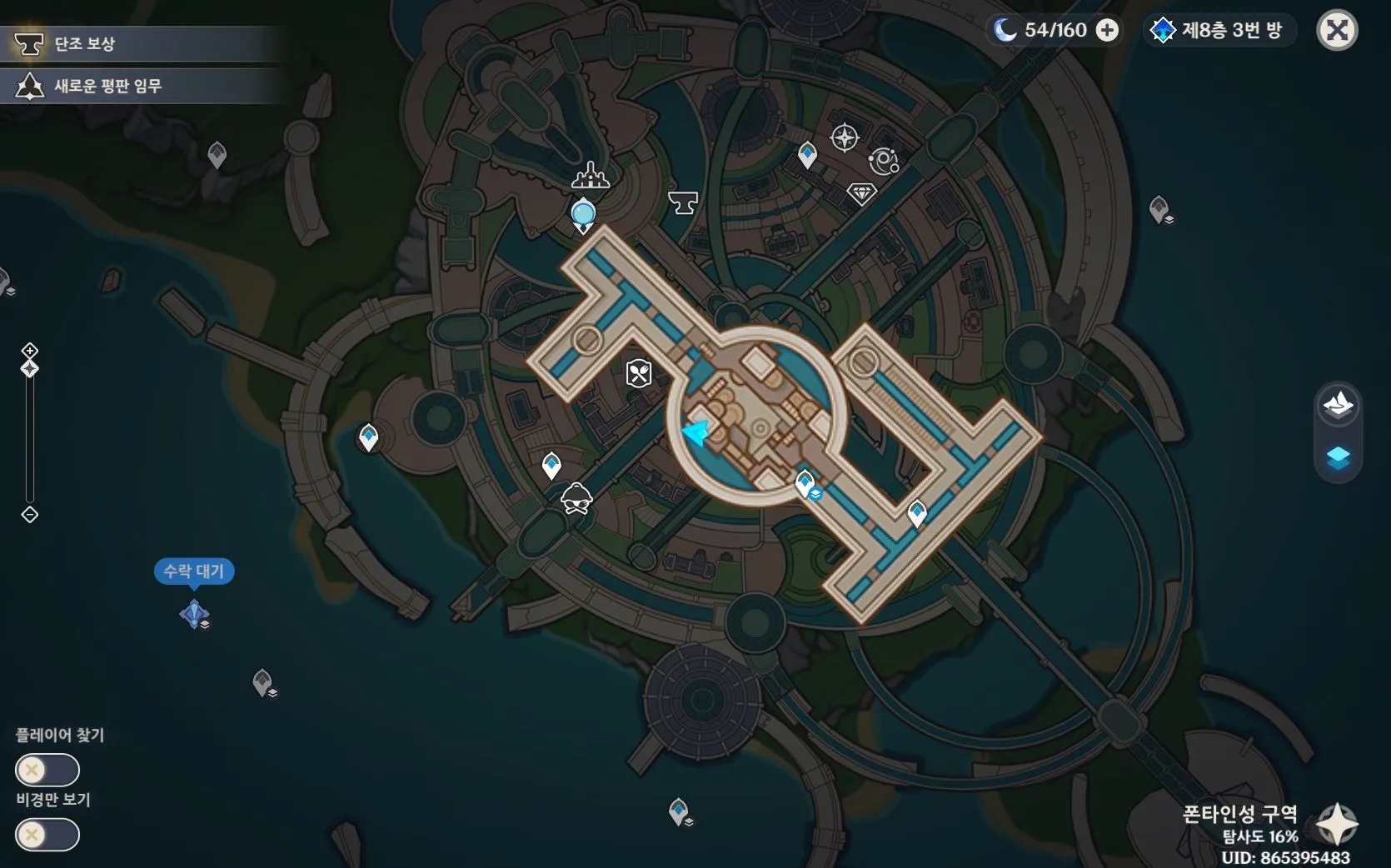Select the 수락 대기 domain marker
This screenshot has width=1391, height=868.
coord(194,614)
